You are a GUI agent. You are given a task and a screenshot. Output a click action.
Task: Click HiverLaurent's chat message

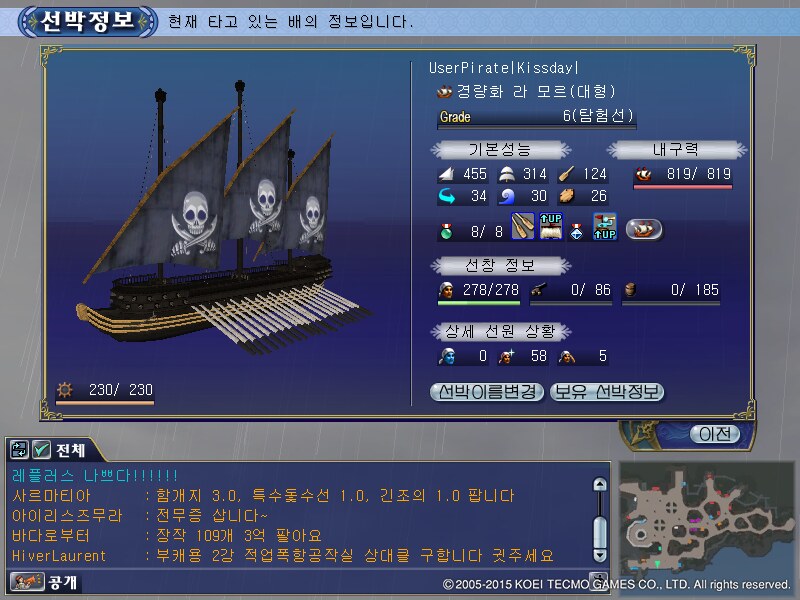[x=350, y=555]
